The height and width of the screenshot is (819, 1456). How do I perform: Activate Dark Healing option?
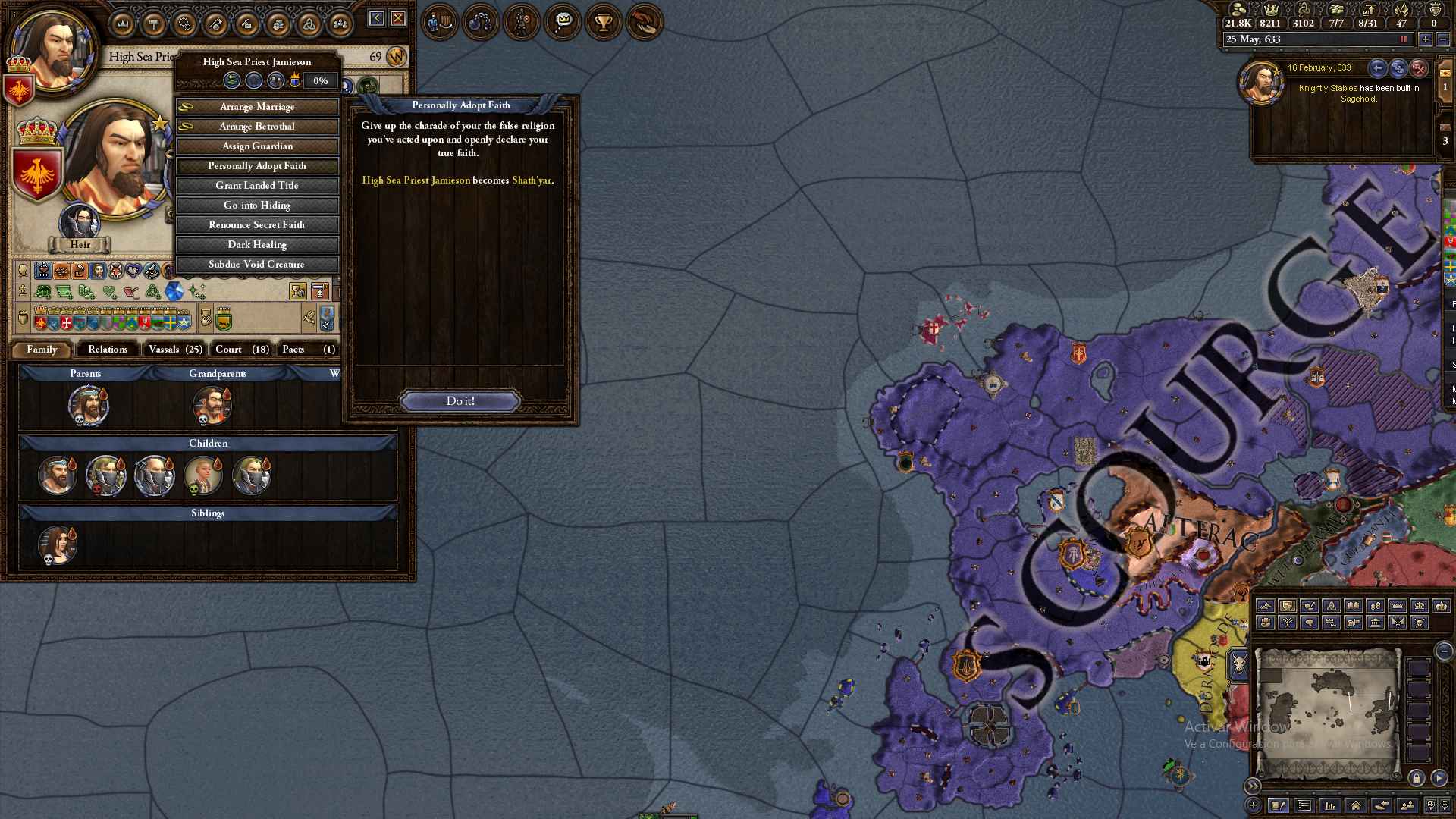(x=257, y=245)
